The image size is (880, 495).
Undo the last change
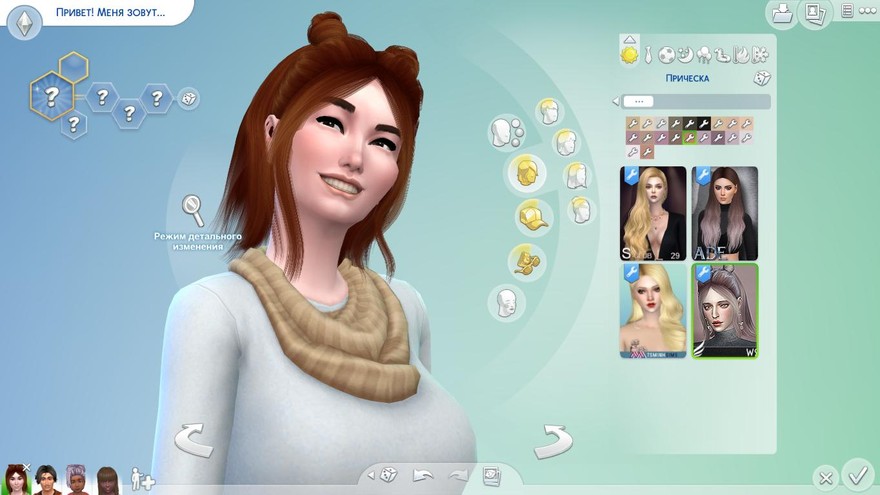(423, 475)
